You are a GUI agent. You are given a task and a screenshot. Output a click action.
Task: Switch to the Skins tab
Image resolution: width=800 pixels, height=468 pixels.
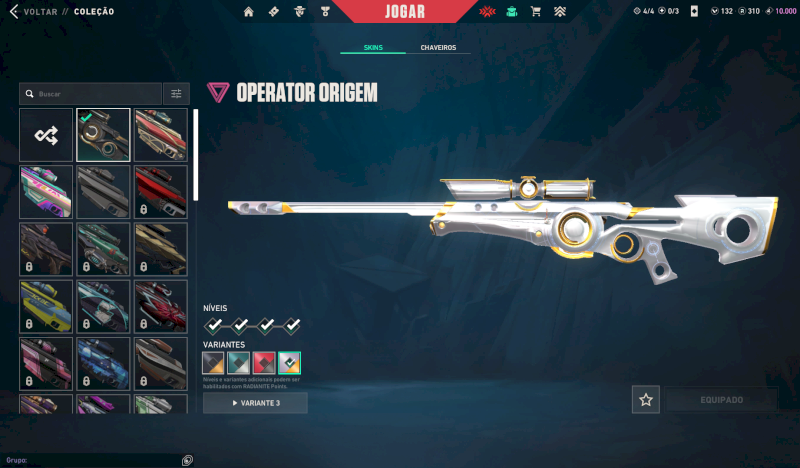pos(373,47)
